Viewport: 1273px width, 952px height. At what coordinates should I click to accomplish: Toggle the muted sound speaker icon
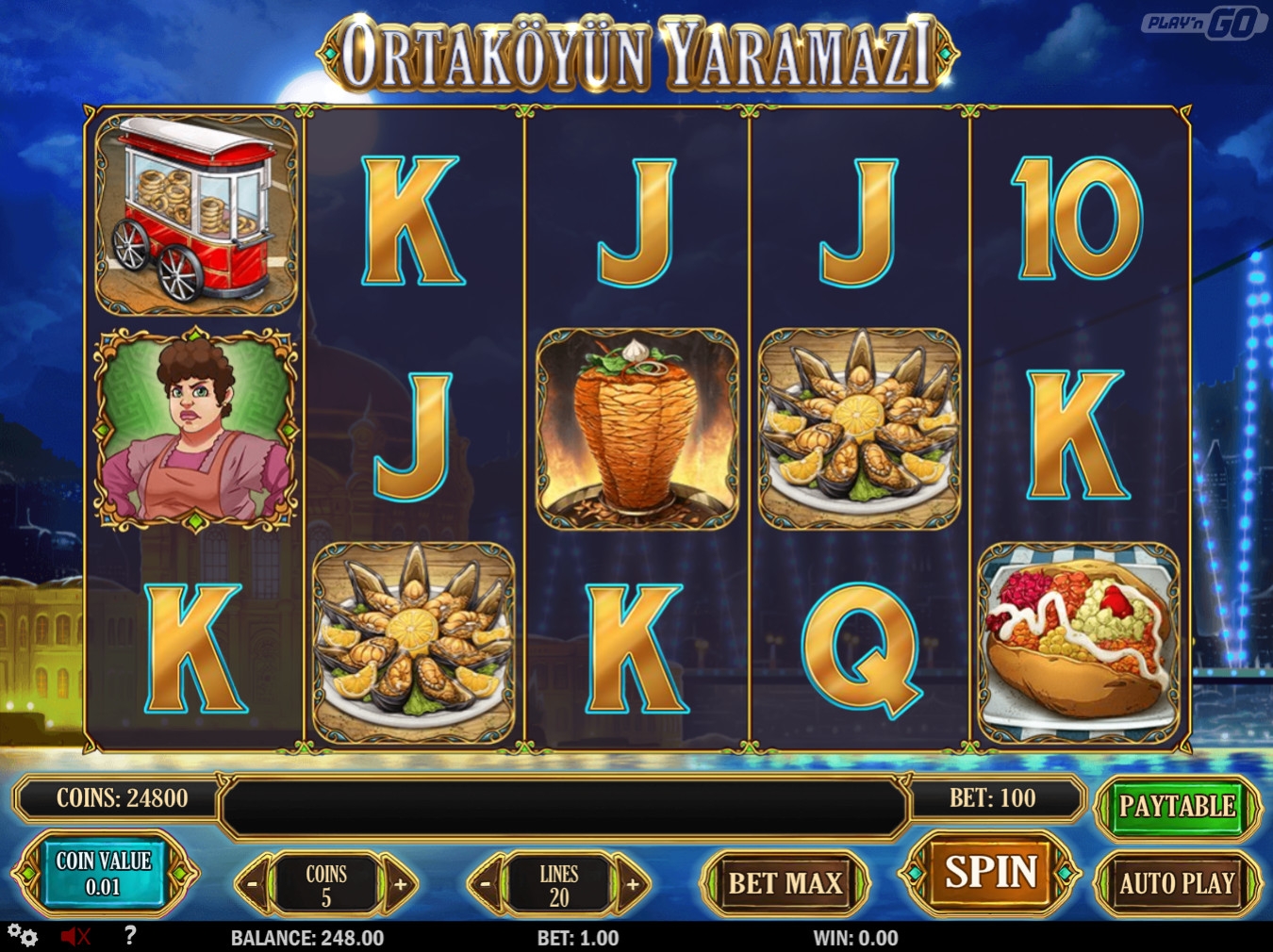[75, 936]
